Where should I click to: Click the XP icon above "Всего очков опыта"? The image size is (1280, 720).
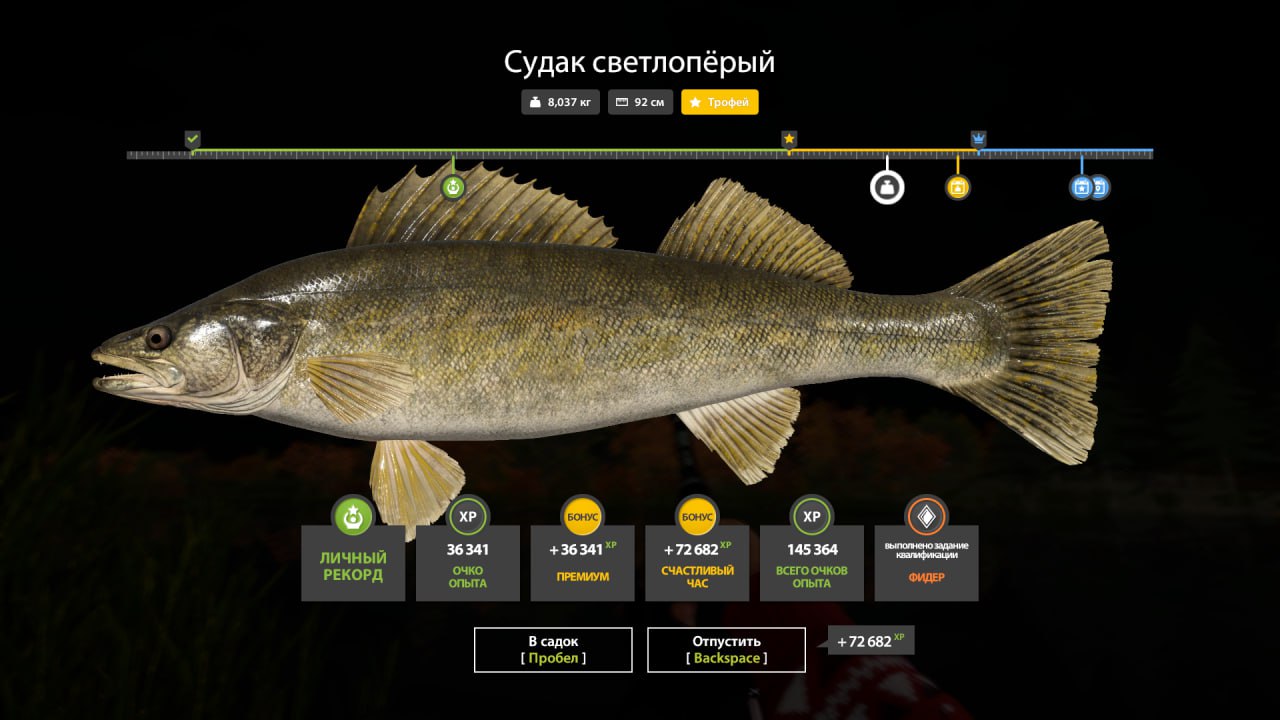tap(811, 517)
